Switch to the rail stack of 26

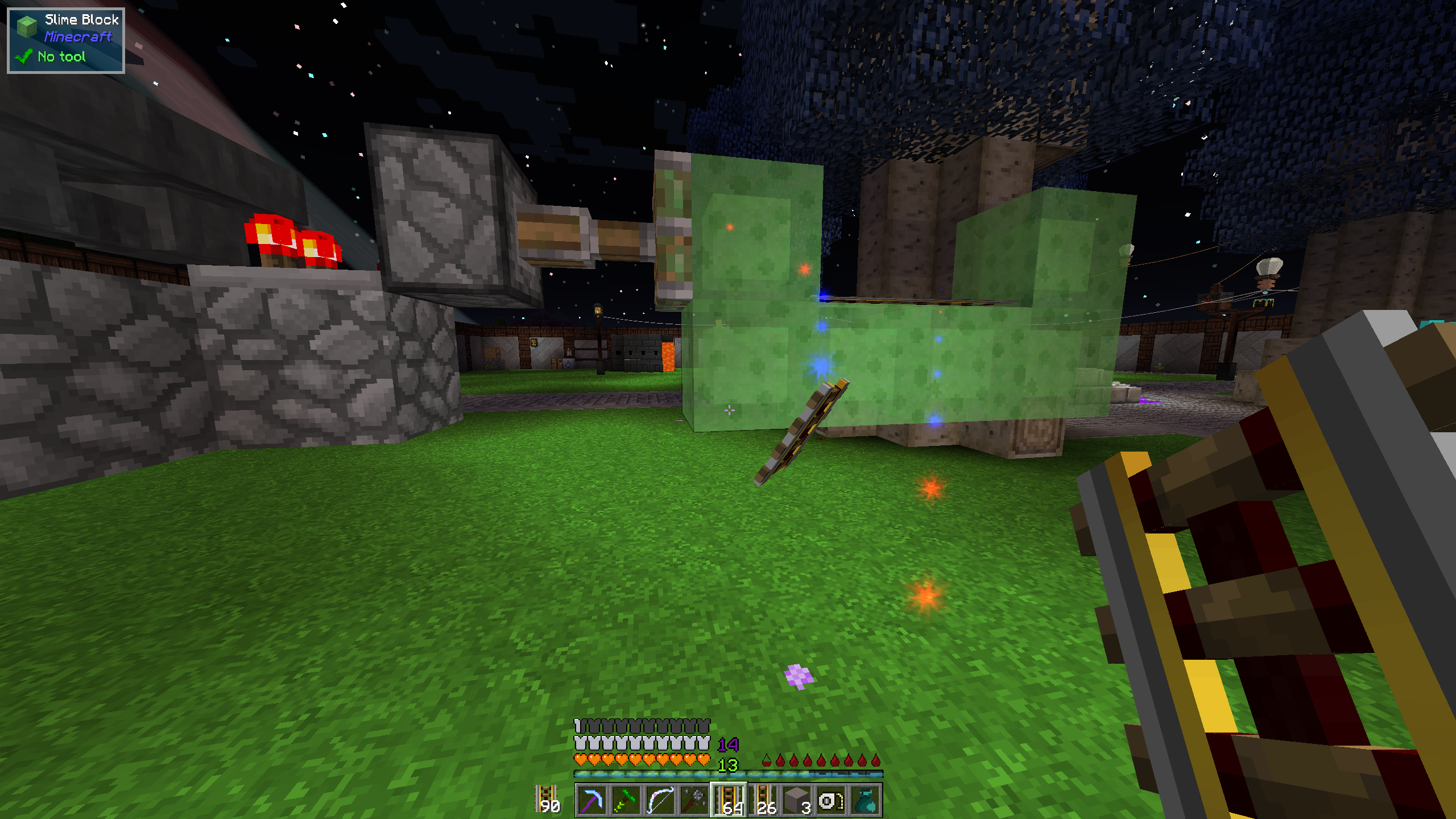(x=763, y=800)
